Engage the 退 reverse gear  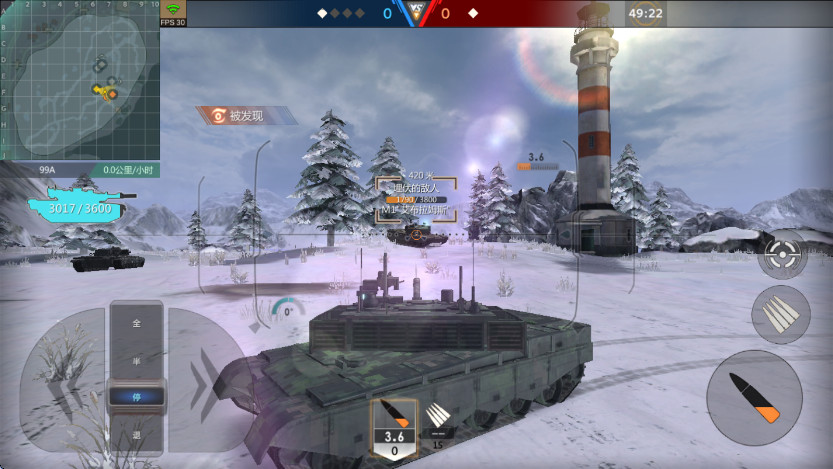(136, 434)
